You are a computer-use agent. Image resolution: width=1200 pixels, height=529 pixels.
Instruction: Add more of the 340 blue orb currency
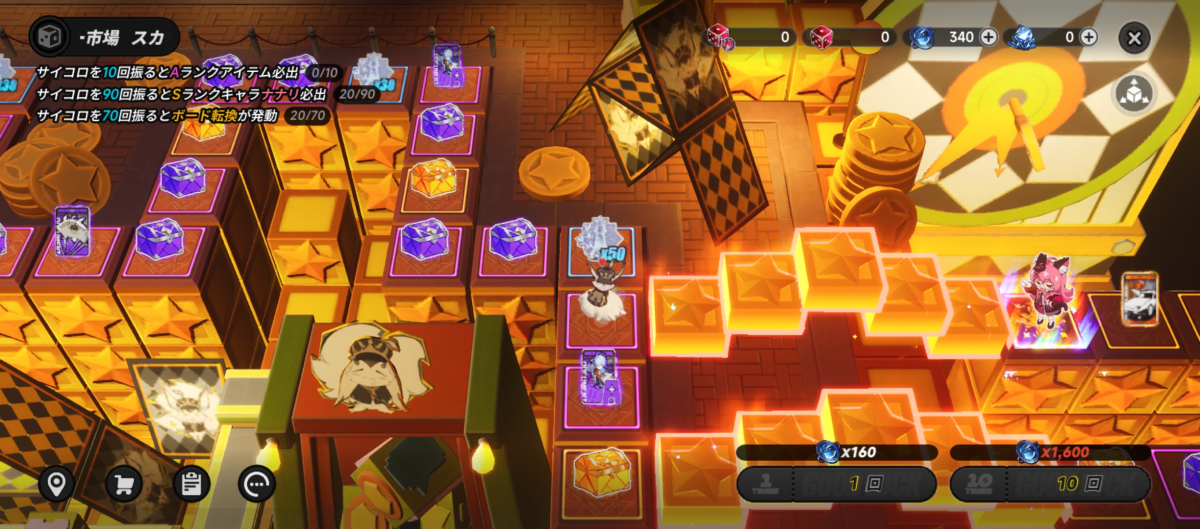point(988,37)
